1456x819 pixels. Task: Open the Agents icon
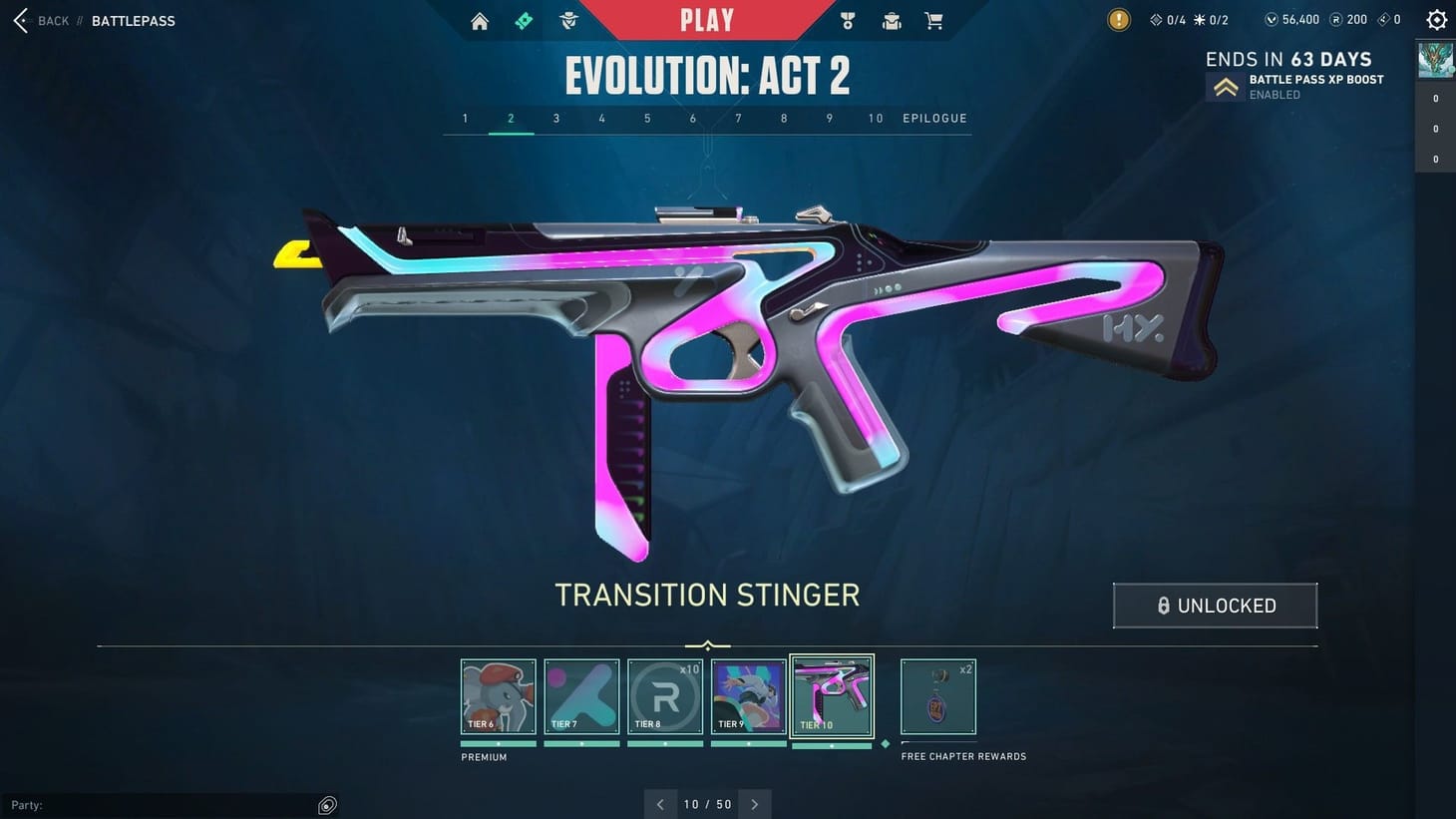[567, 20]
